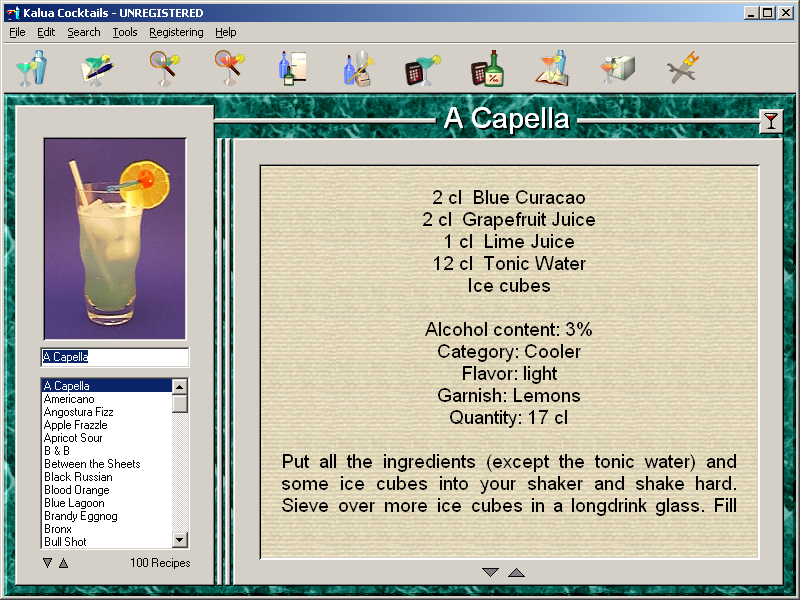Close the Kalua Cocktails window
The image size is (800, 600).
coord(785,13)
